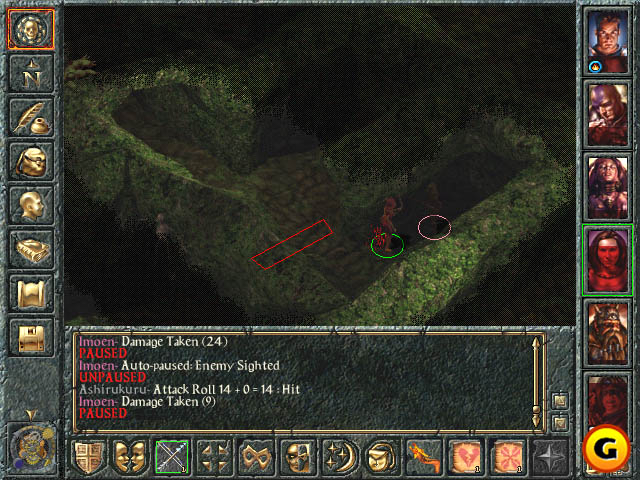Activate the shield guard action

pyautogui.click(x=90, y=457)
